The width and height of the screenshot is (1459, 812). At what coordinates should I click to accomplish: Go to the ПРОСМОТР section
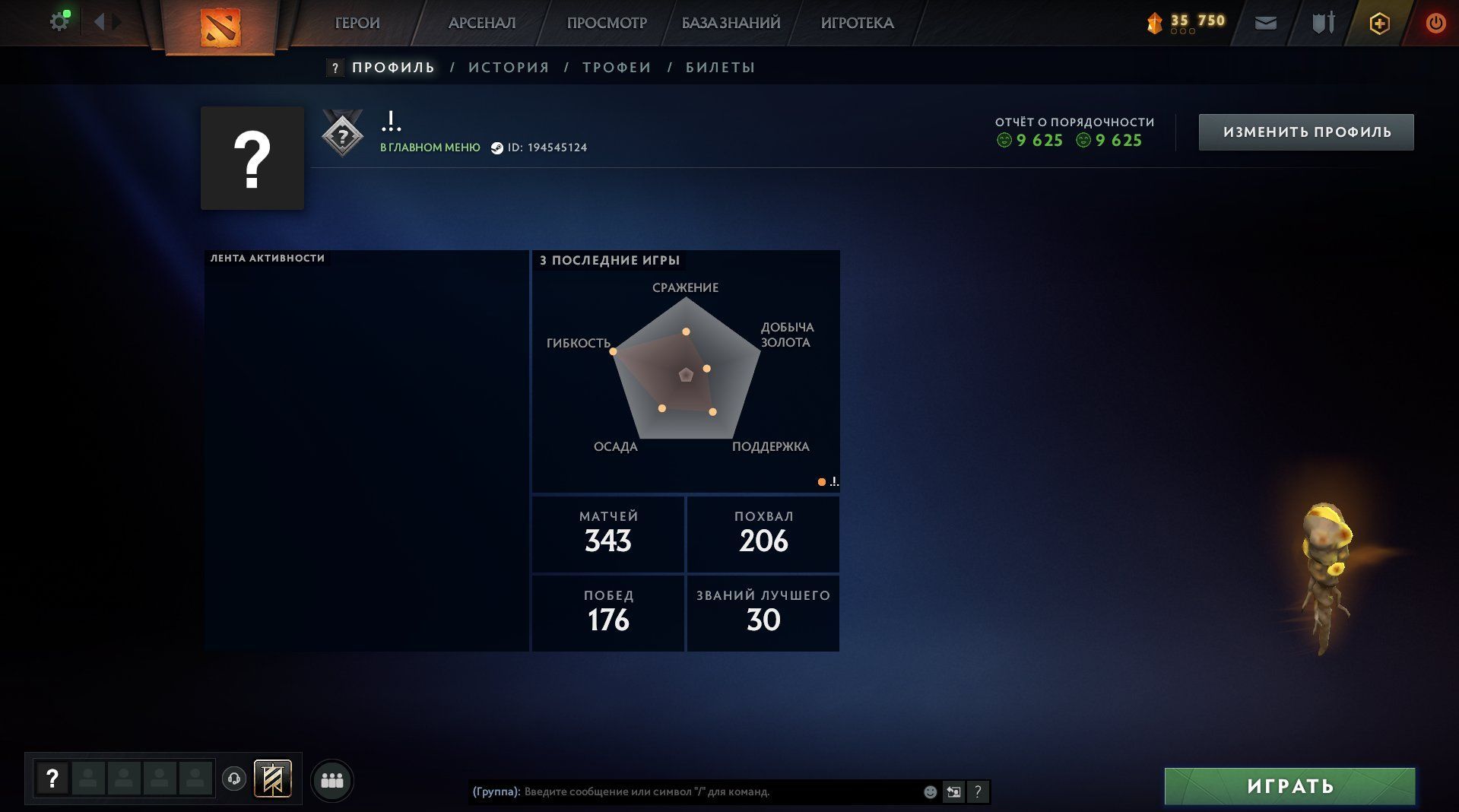coord(606,23)
